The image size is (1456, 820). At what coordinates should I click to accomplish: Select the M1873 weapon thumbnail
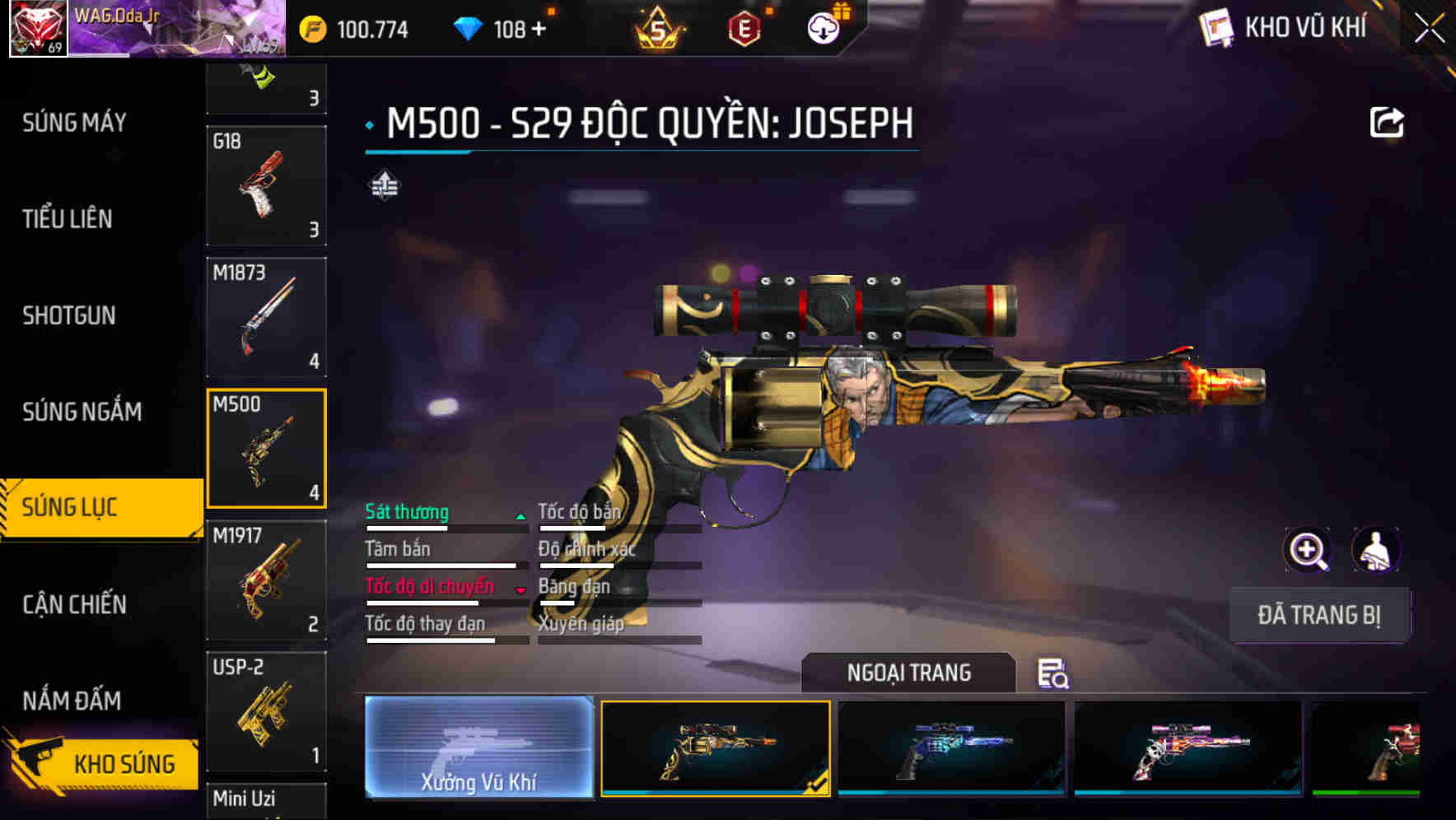pyautogui.click(x=266, y=317)
